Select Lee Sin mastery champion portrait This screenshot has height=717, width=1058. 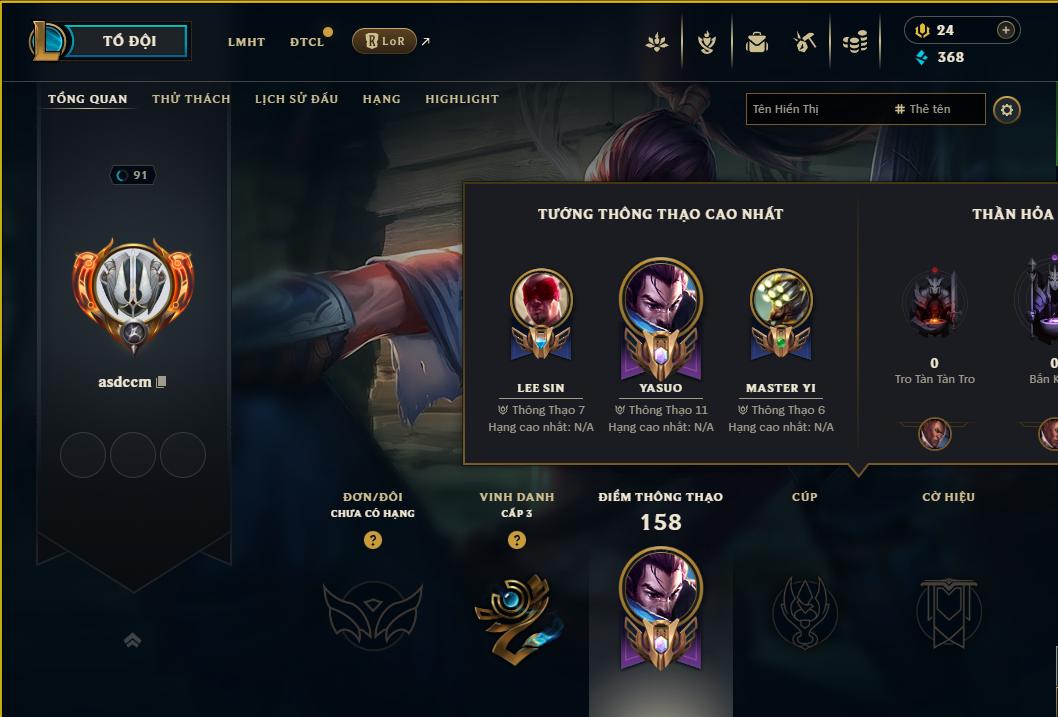[541, 300]
